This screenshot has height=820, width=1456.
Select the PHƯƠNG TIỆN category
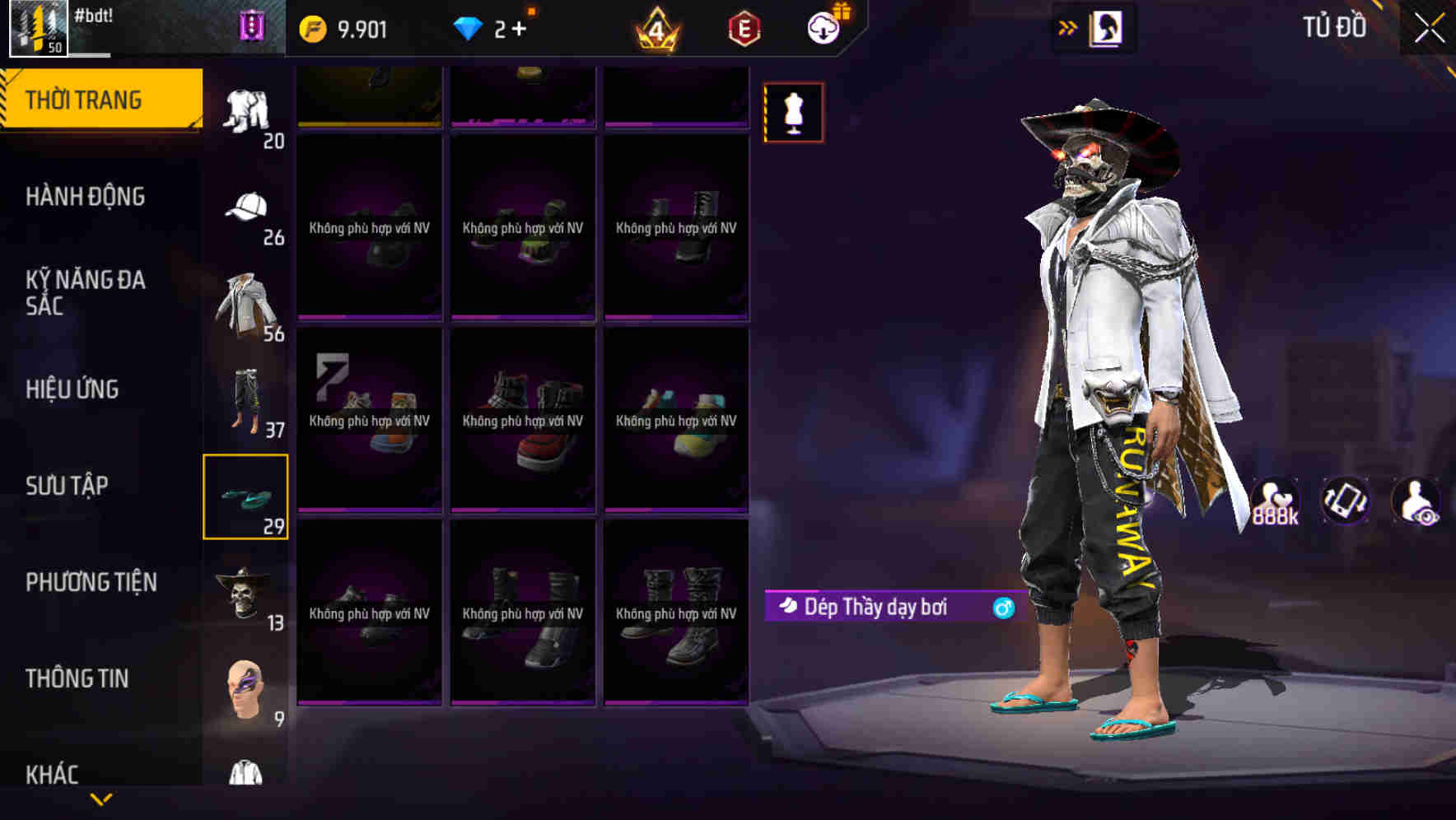click(x=91, y=582)
